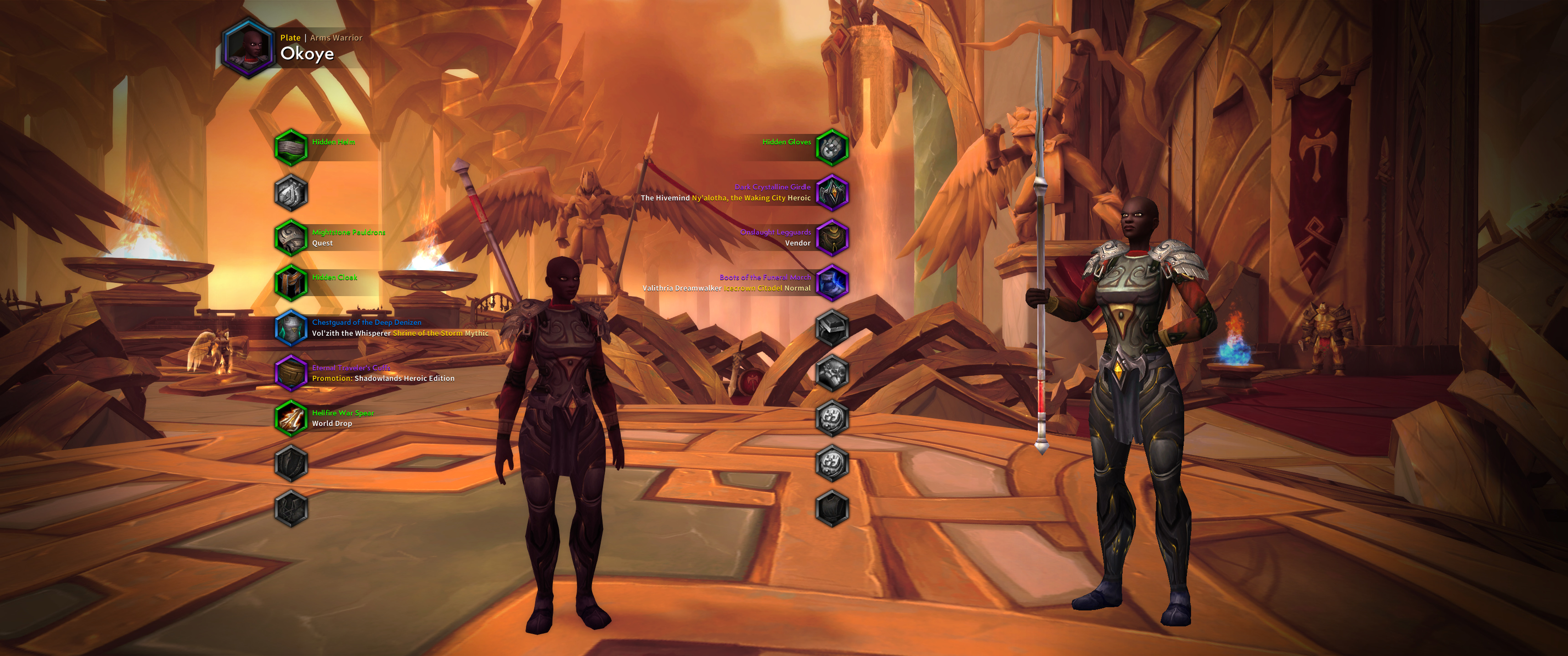The width and height of the screenshot is (1568, 656).
Task: Select Boots of the Funeral March icon
Action: (831, 283)
